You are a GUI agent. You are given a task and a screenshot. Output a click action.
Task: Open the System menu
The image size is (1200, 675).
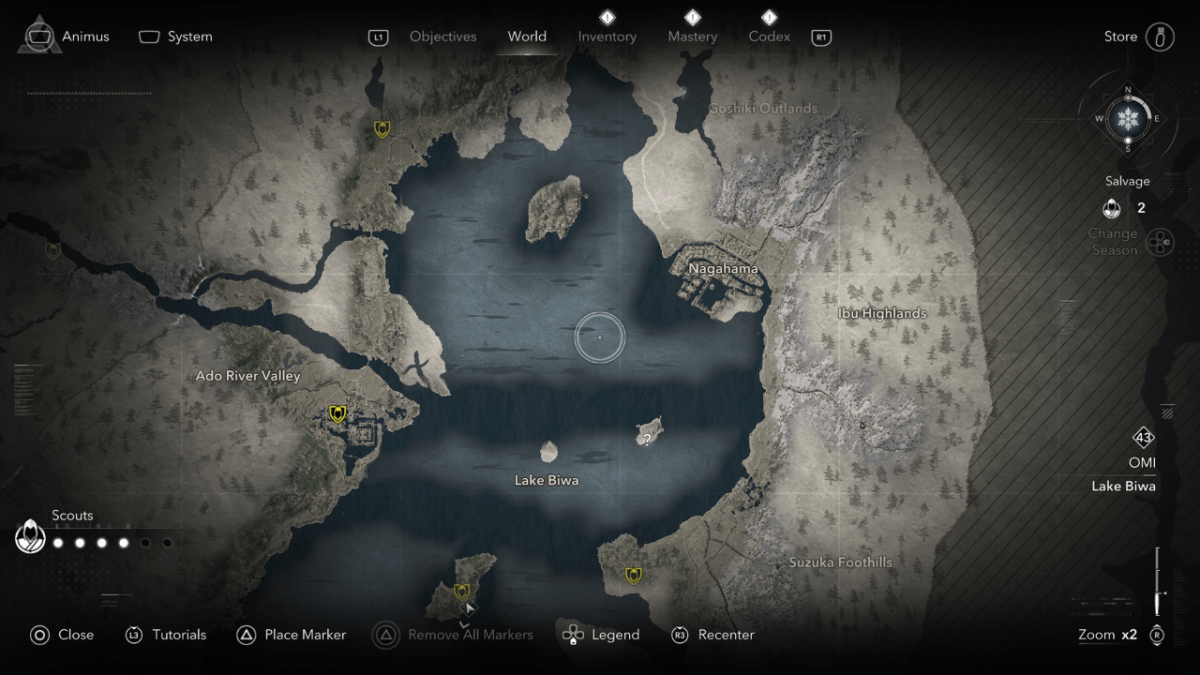pyautogui.click(x=176, y=37)
